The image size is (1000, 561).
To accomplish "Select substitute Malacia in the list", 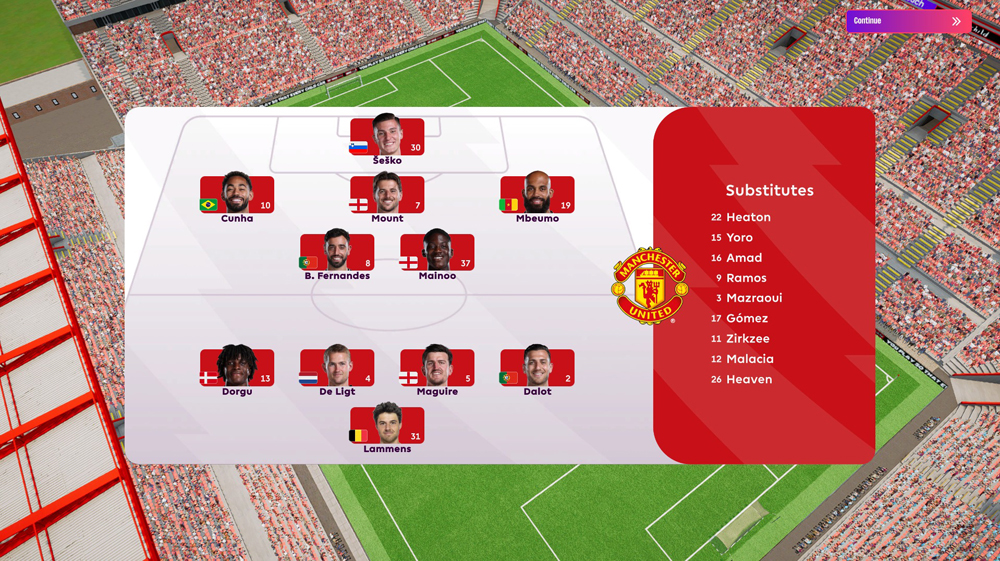I will point(749,359).
